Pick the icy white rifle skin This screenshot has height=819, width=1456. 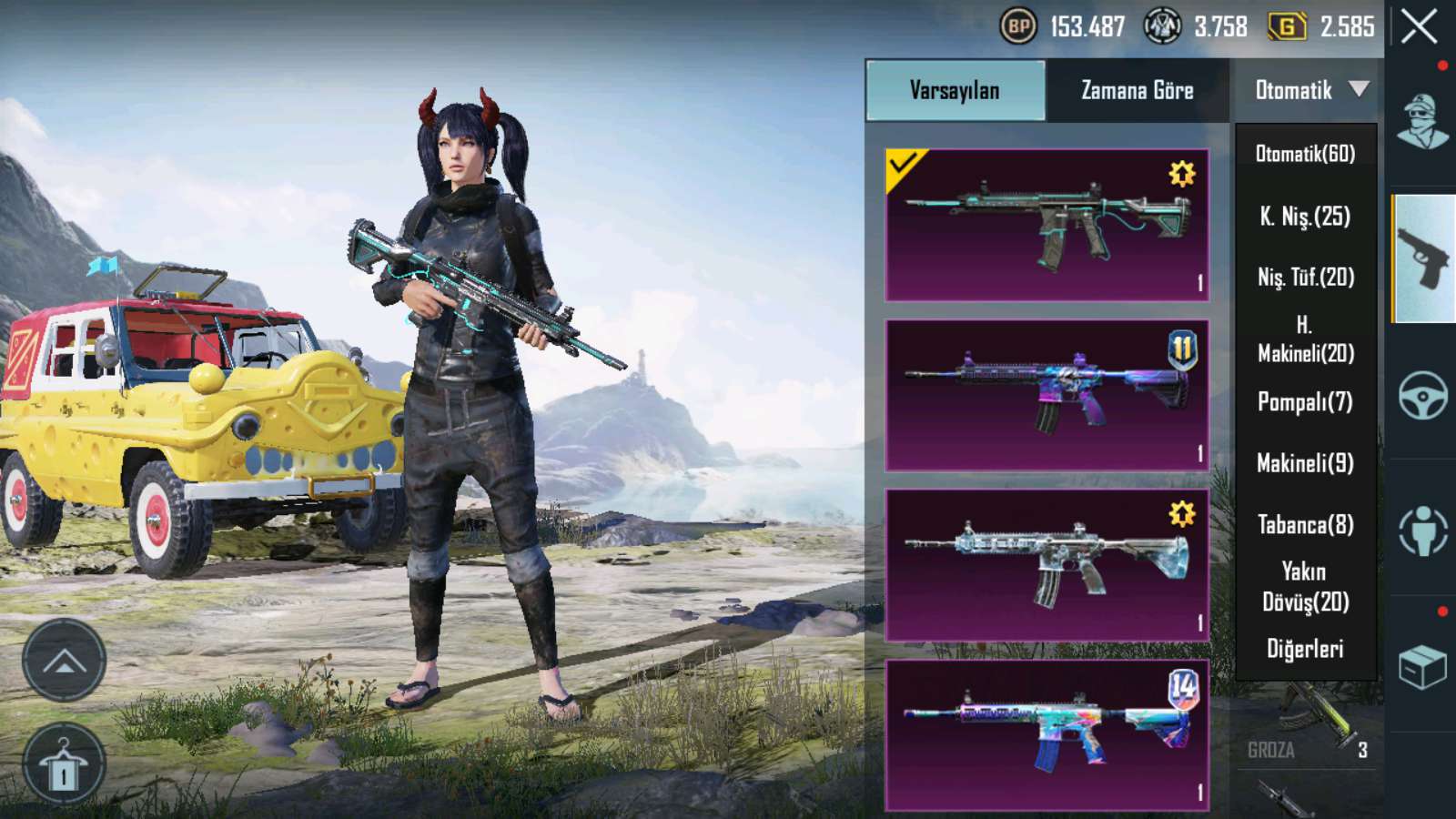(x=1046, y=565)
